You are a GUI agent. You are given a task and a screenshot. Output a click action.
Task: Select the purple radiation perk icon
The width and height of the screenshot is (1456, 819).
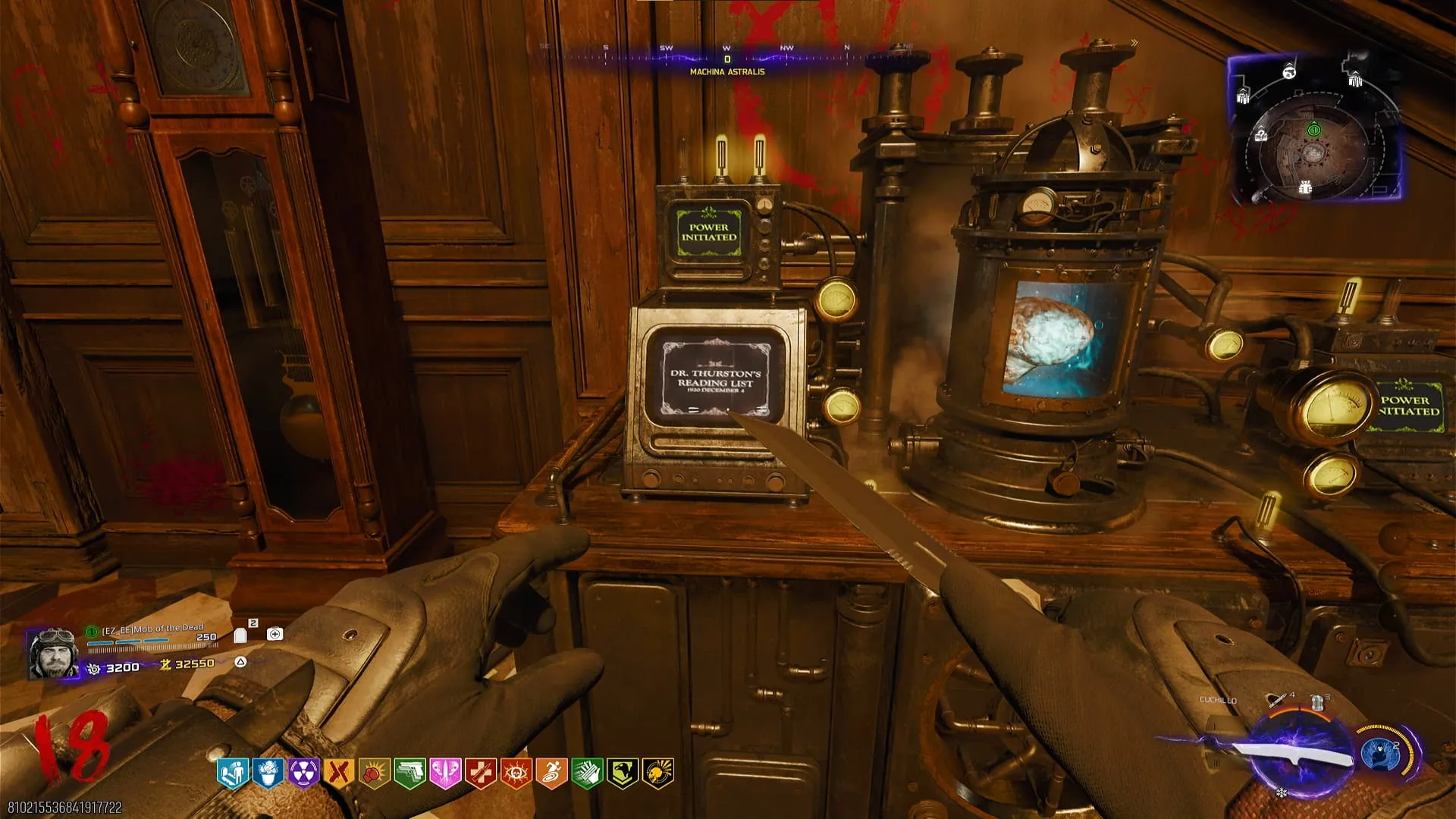coord(303,773)
